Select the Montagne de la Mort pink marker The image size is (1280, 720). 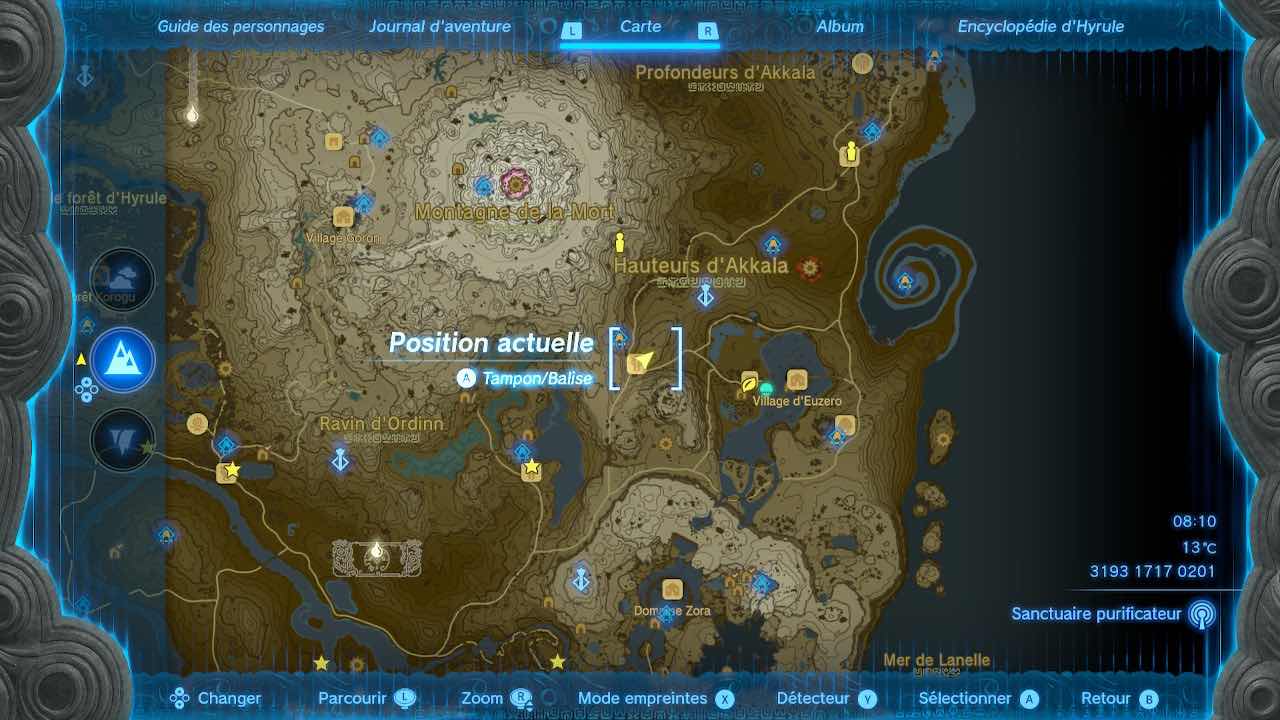click(516, 183)
